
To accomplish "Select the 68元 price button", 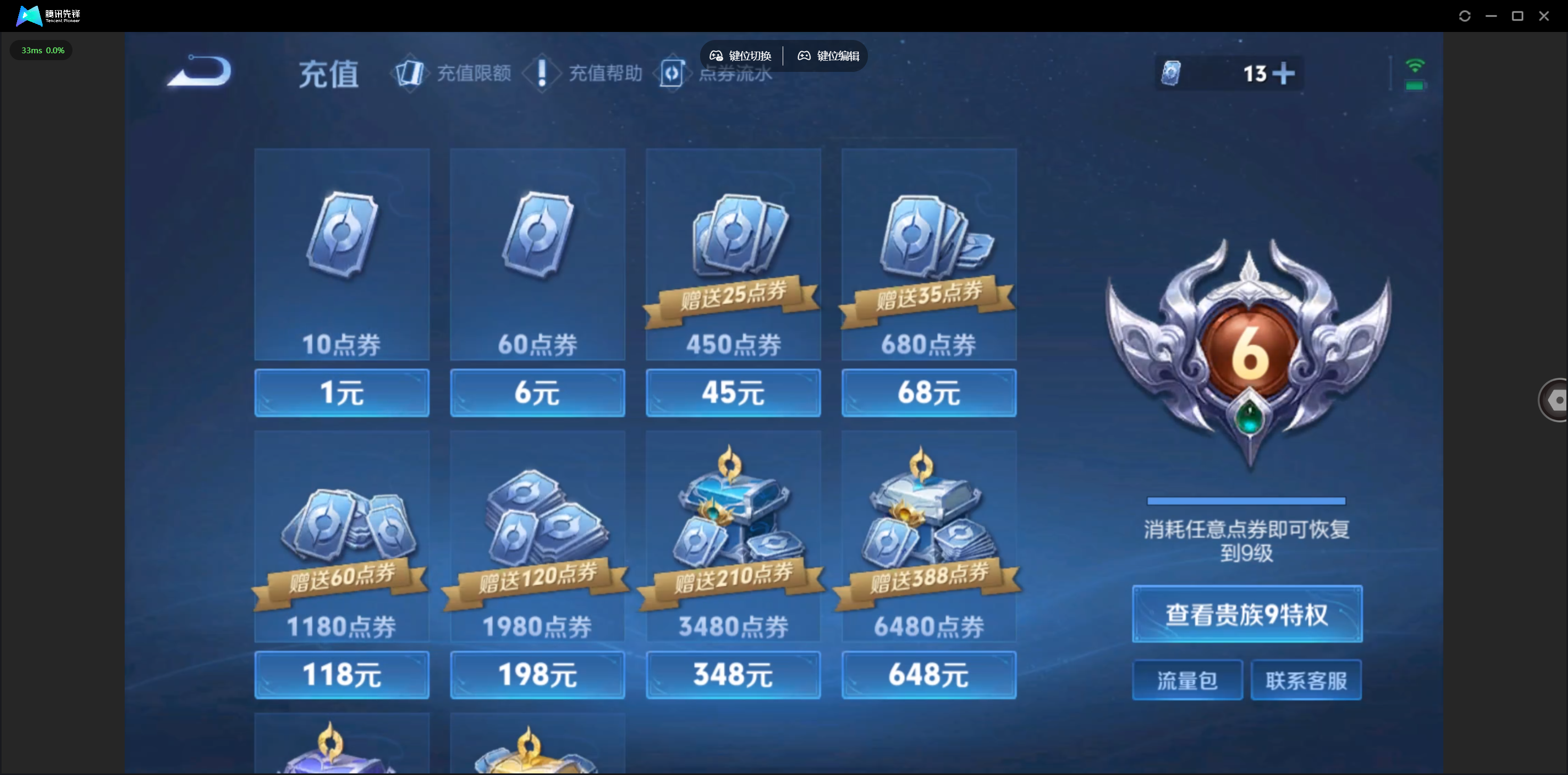I will (x=928, y=393).
